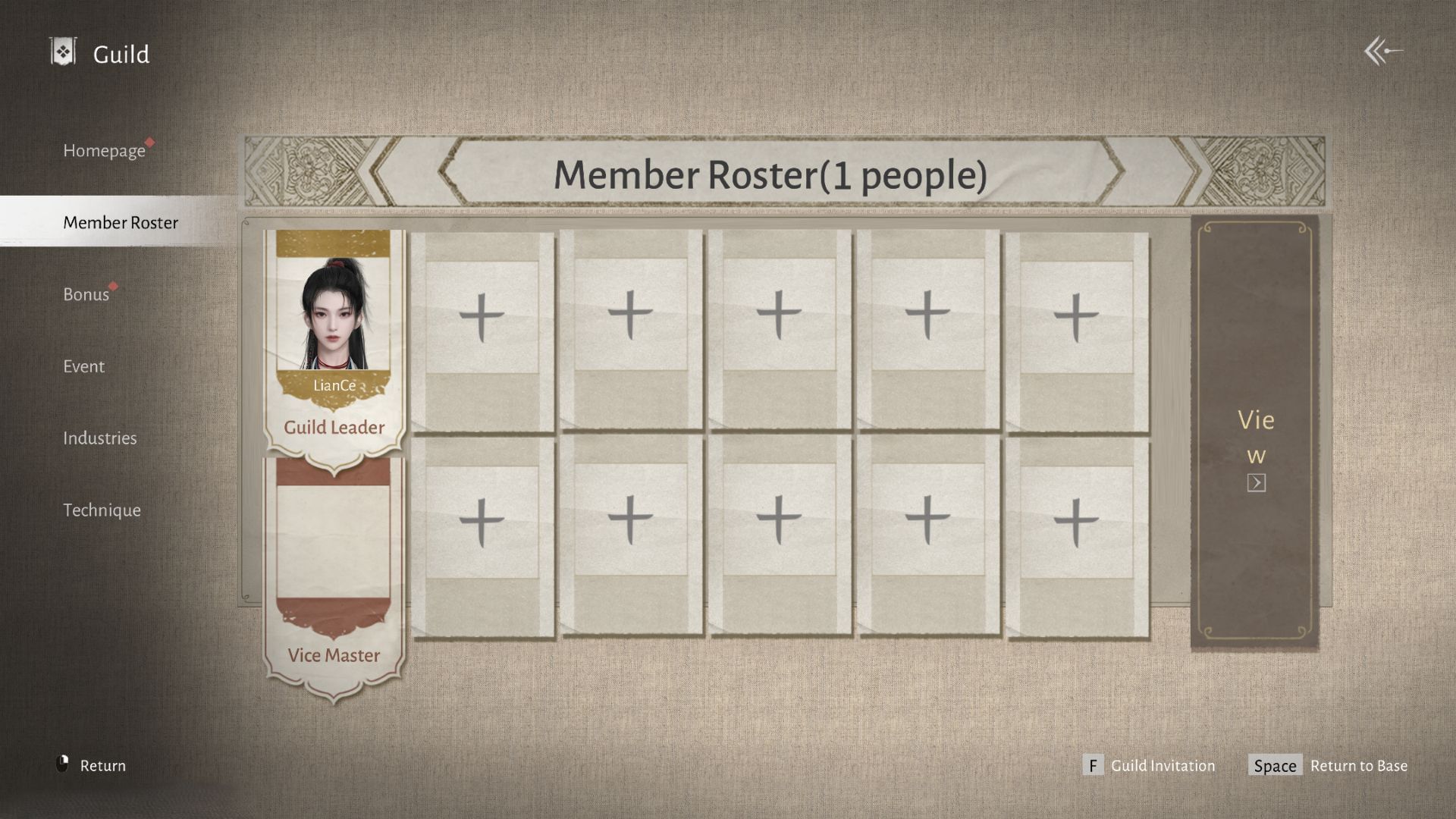Switch to the Bonus tab

click(86, 294)
